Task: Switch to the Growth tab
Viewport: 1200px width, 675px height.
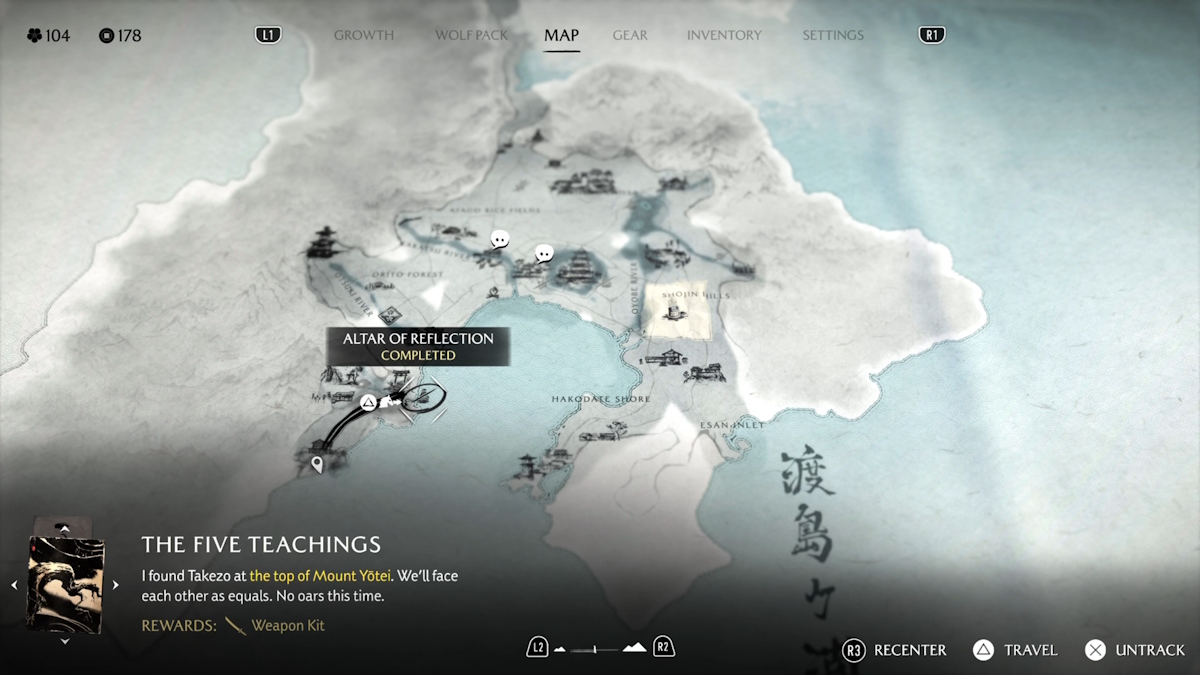Action: [x=363, y=35]
